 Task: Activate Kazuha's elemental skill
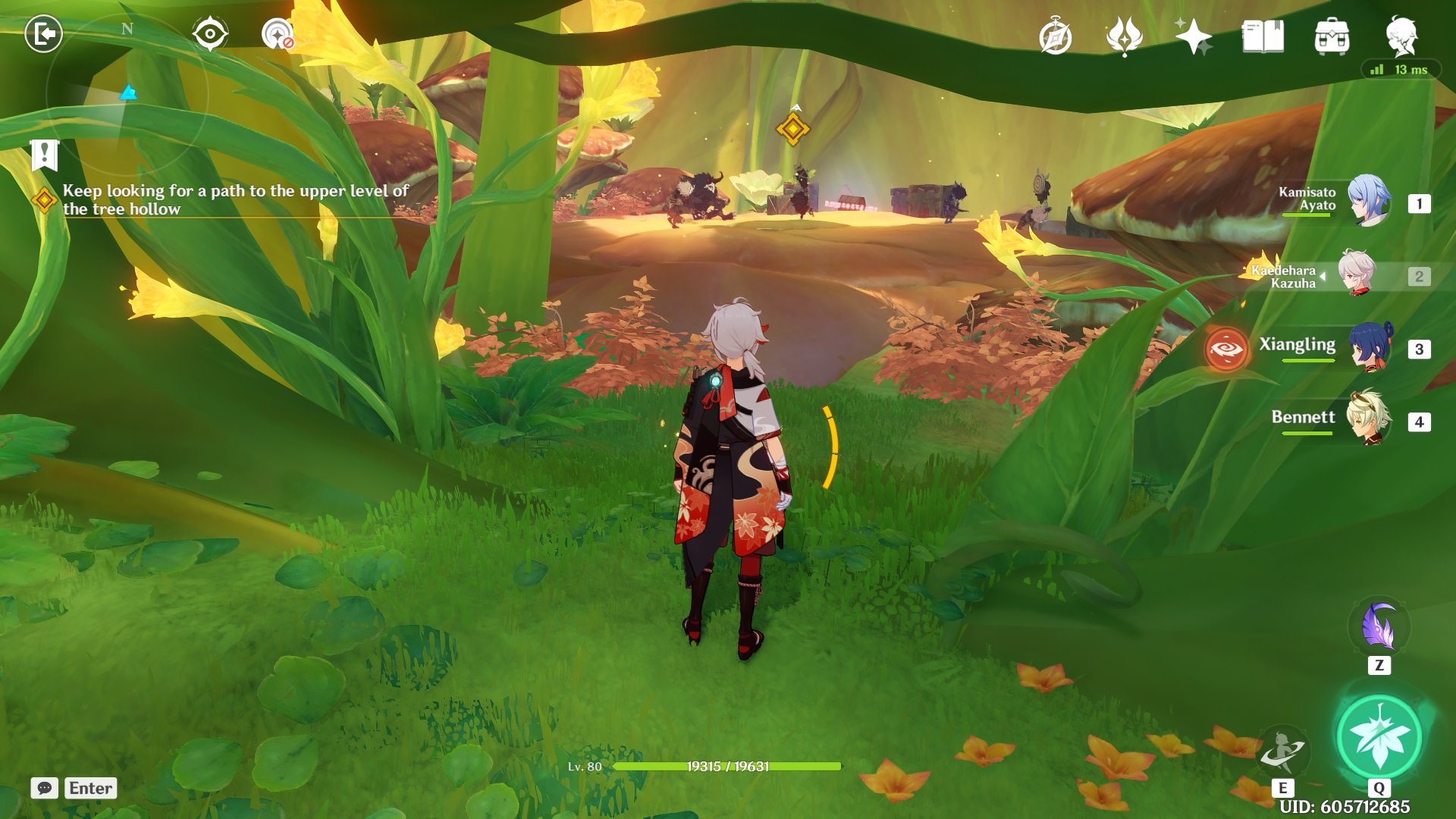(x=1282, y=751)
